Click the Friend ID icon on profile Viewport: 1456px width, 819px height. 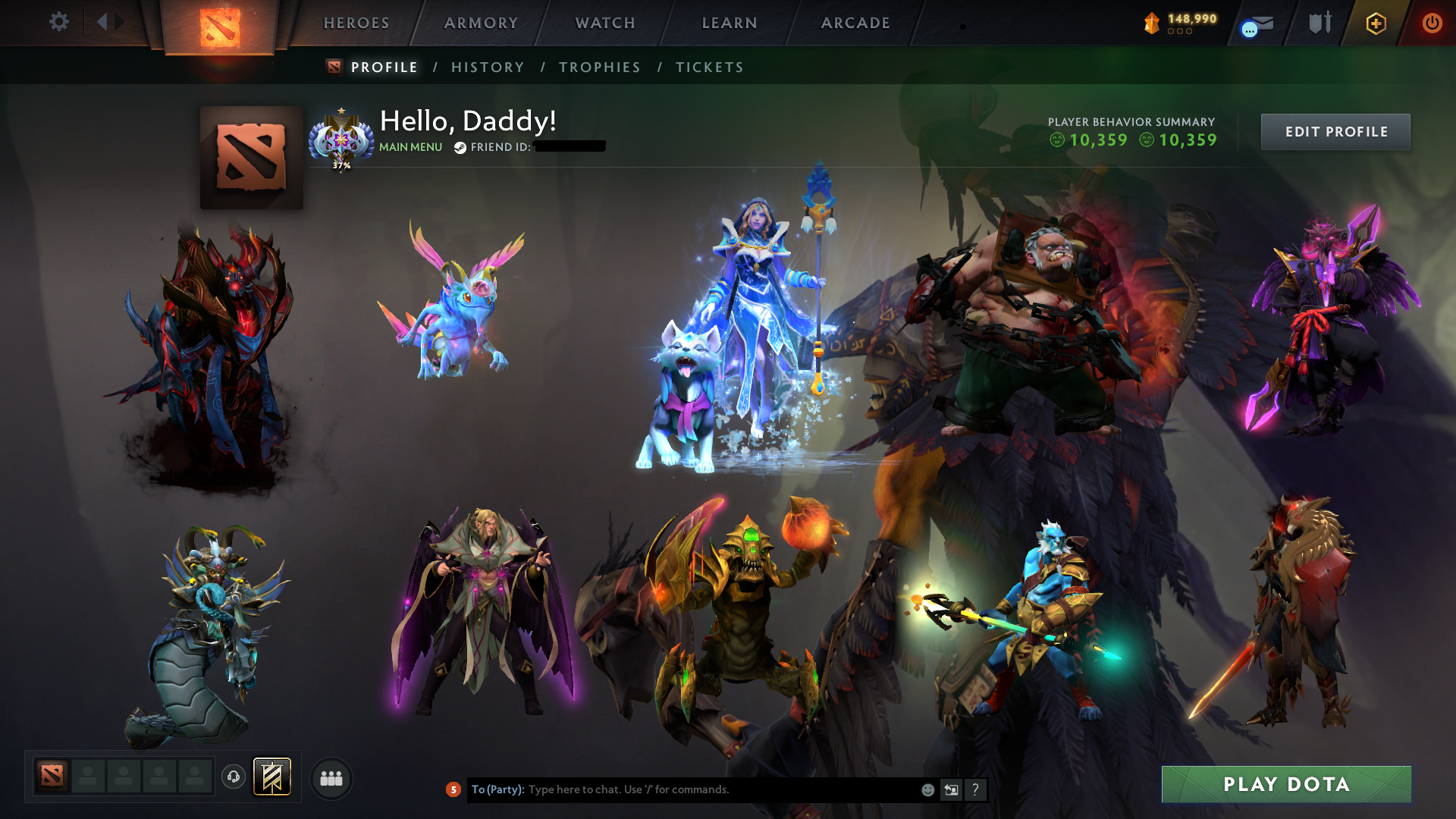point(460,148)
